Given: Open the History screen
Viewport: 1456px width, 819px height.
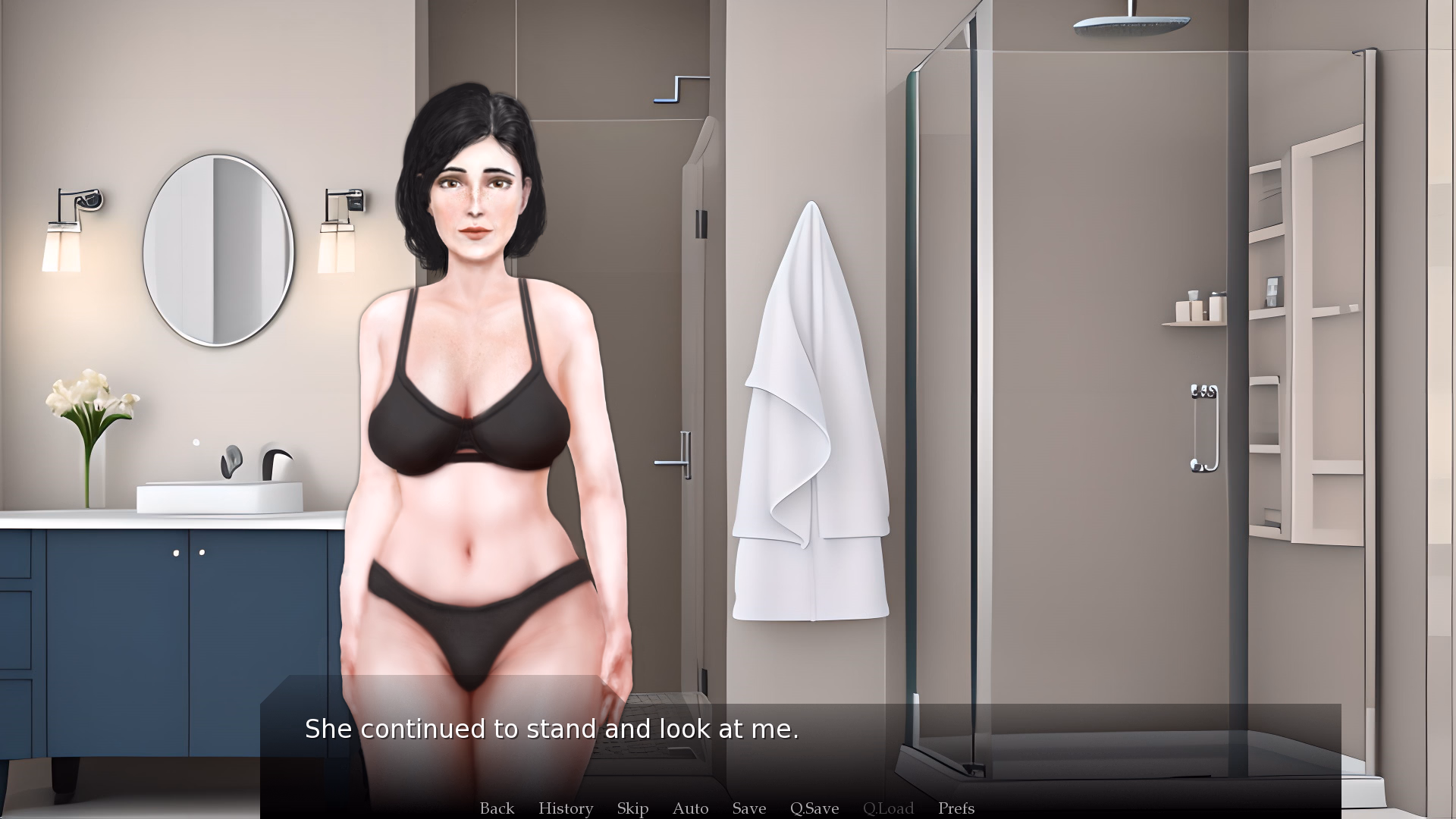Looking at the screenshot, I should 565,808.
